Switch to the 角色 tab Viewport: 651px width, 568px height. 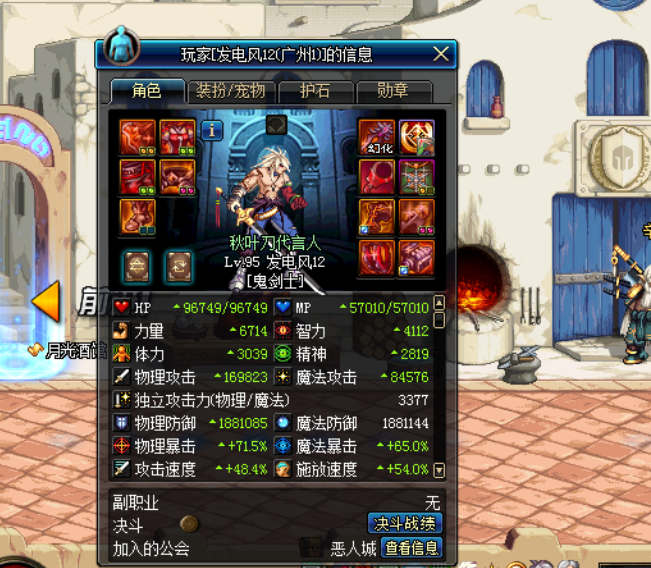point(147,91)
